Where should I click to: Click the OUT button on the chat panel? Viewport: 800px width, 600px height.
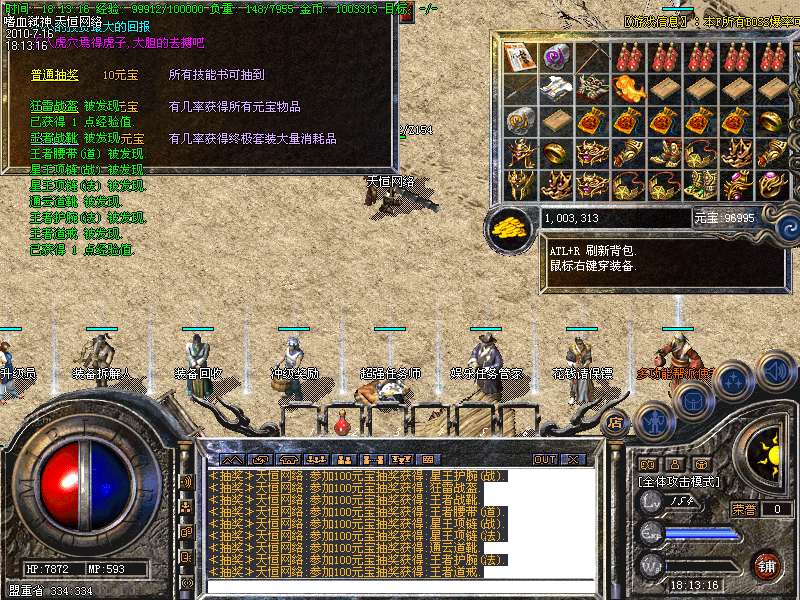click(544, 459)
